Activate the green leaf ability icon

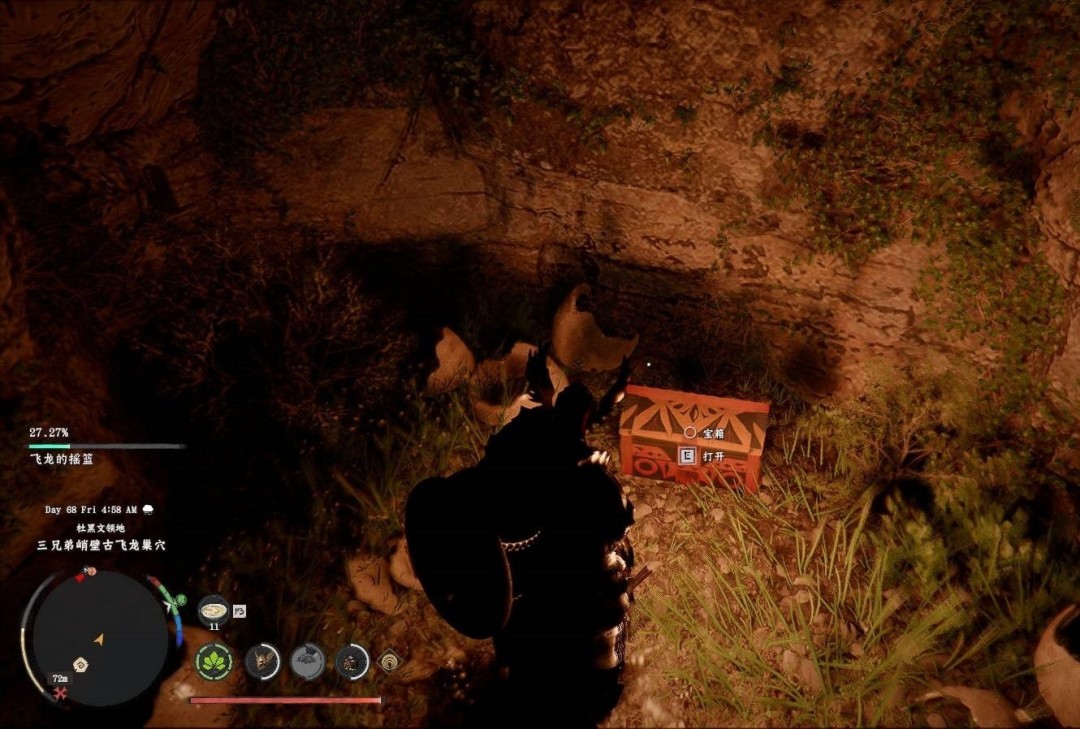[x=214, y=661]
